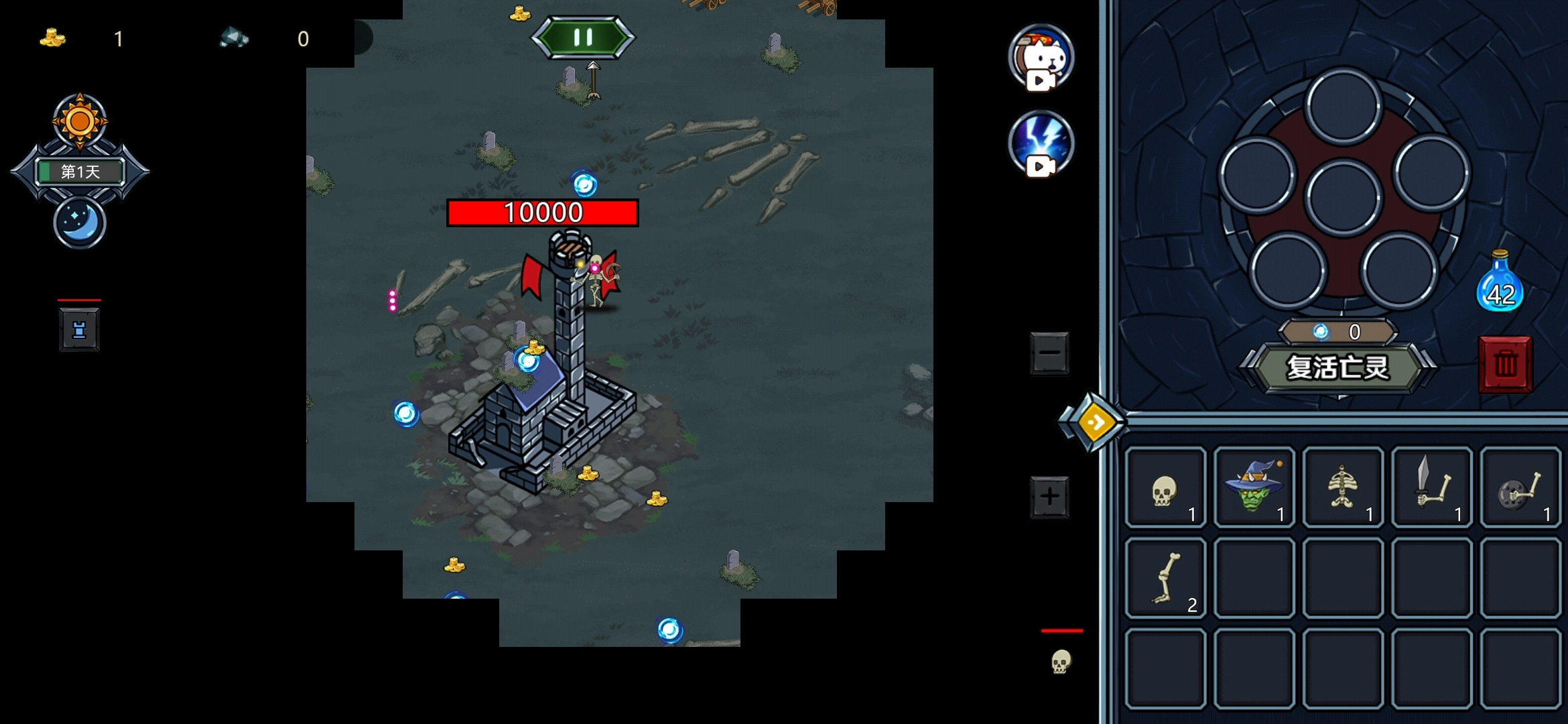This screenshot has height=724, width=1568.
Task: Click the blue mana potion icon
Action: coord(1500,283)
